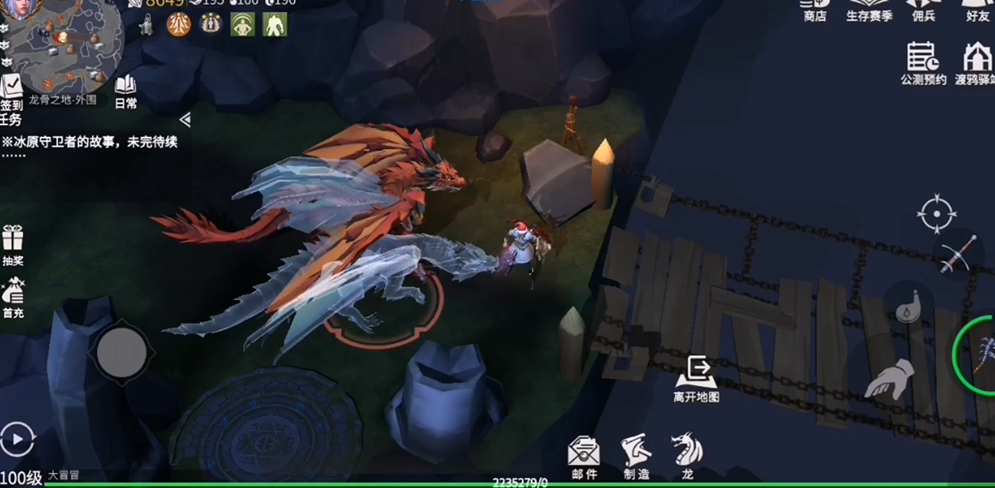Open the 生存赛季 season menu
995x488 pixels.
pyautogui.click(x=869, y=10)
